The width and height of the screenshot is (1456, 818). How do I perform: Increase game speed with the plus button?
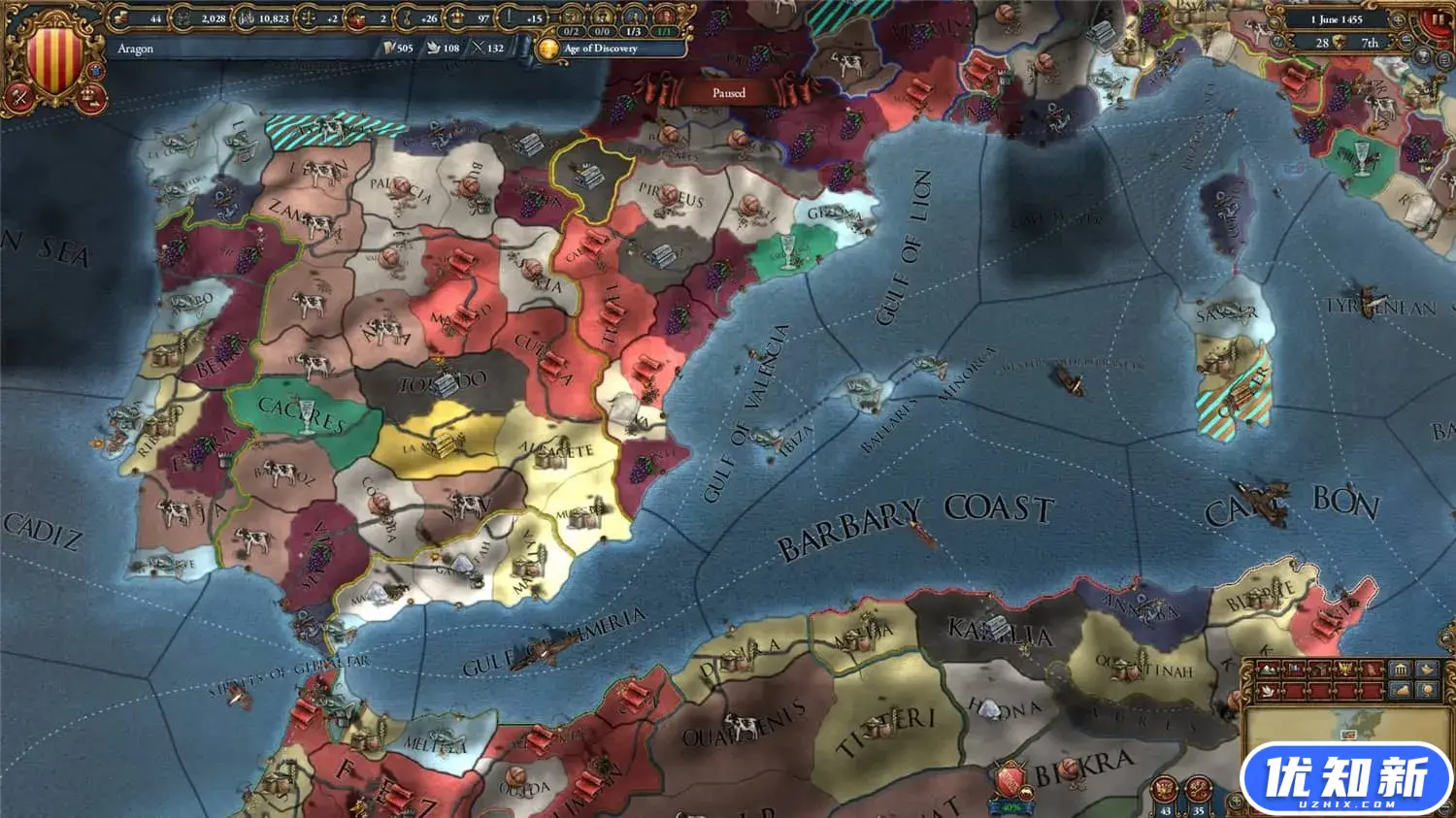tap(1398, 21)
